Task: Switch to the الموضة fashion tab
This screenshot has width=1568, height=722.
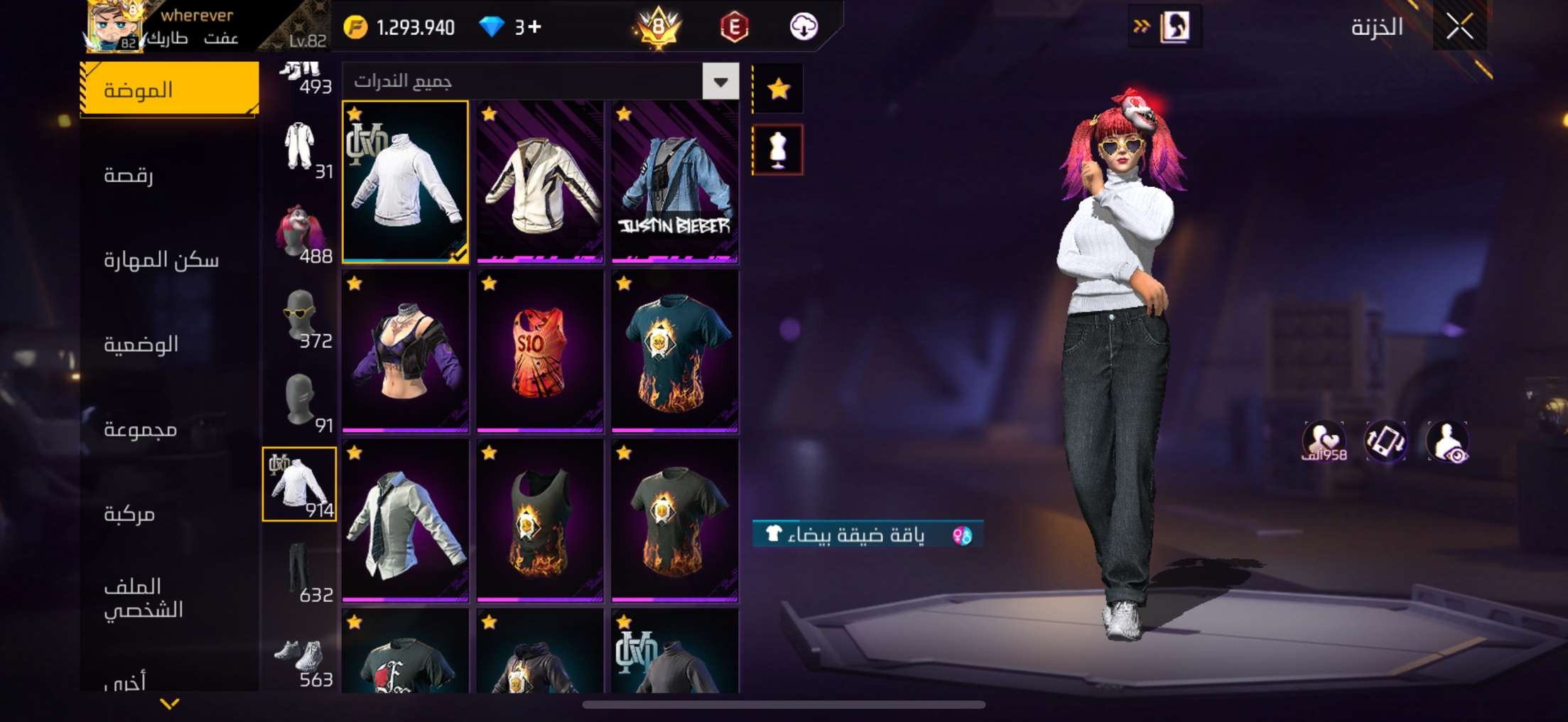Action: coord(169,90)
